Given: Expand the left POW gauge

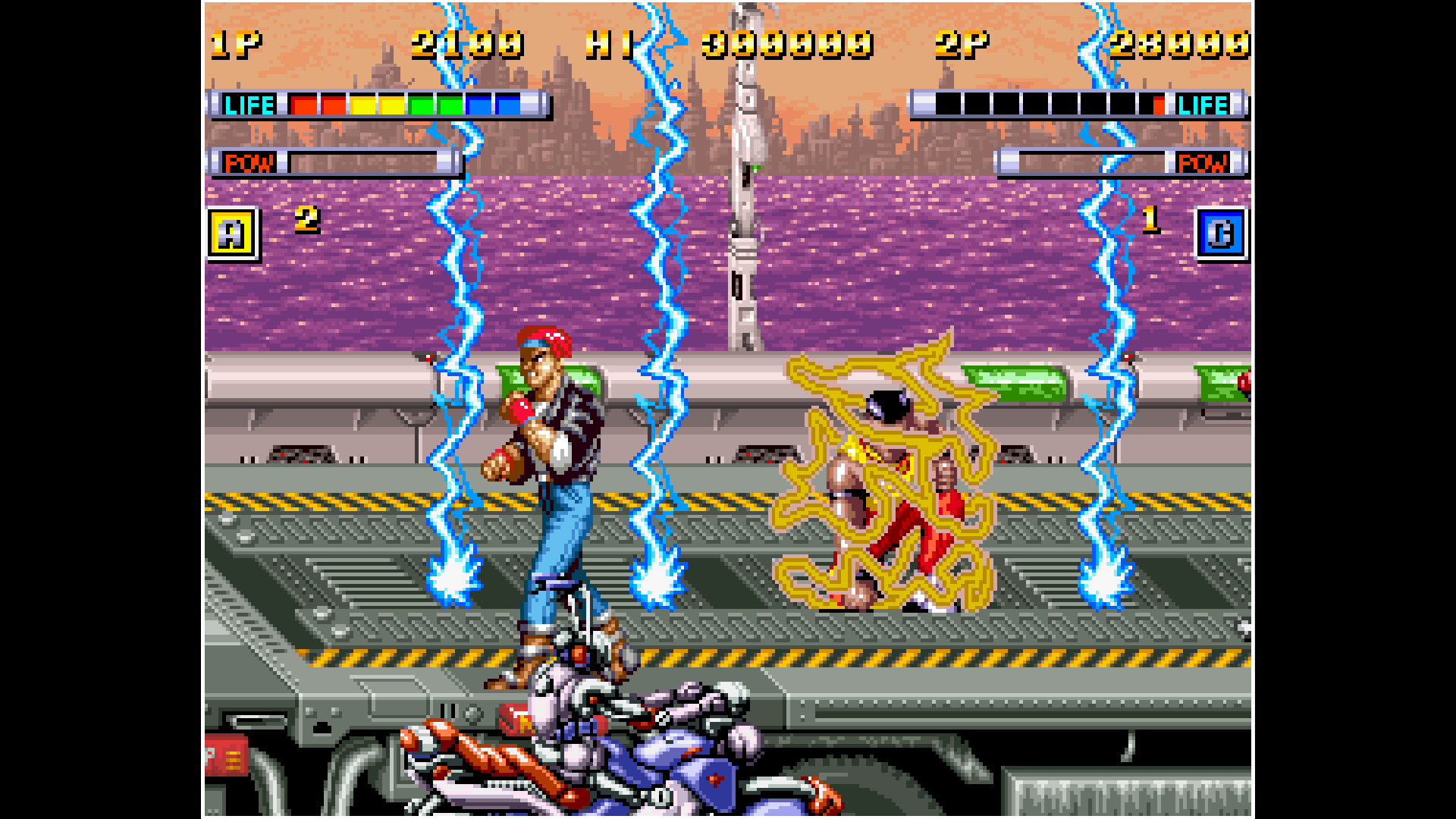Looking at the screenshot, I should 364,162.
